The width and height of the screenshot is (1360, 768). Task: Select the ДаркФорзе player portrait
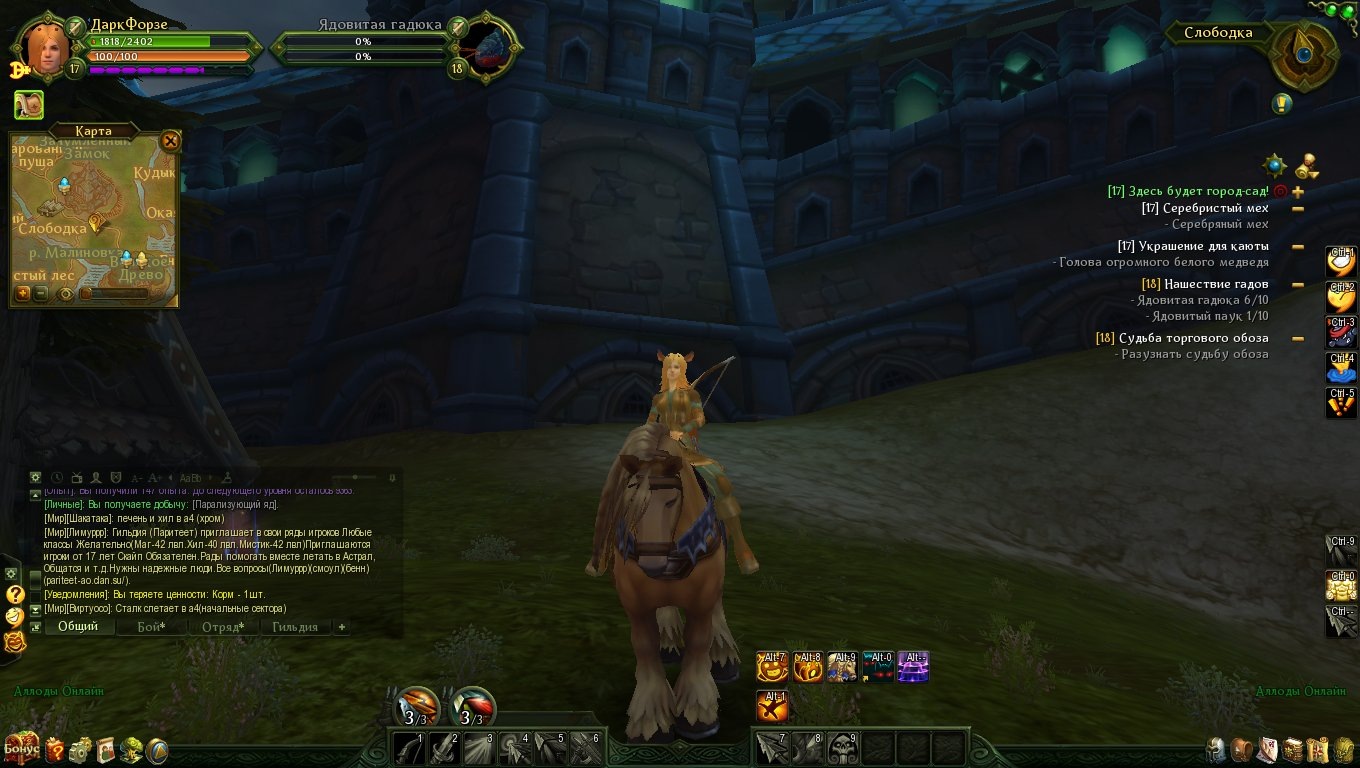click(x=46, y=45)
